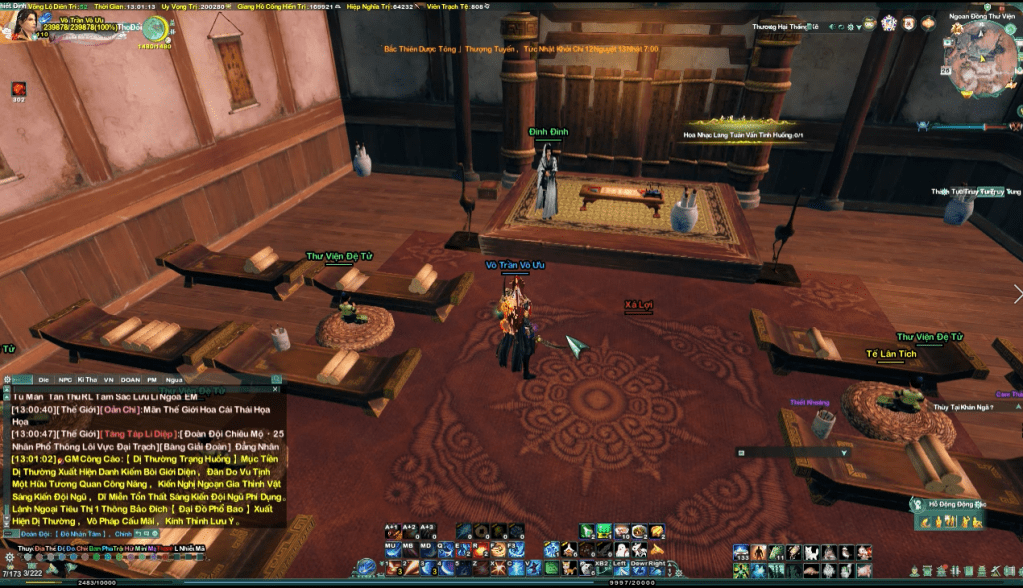The height and width of the screenshot is (588, 1023).
Task: Select the Ngua chat tab
Action: 175,380
